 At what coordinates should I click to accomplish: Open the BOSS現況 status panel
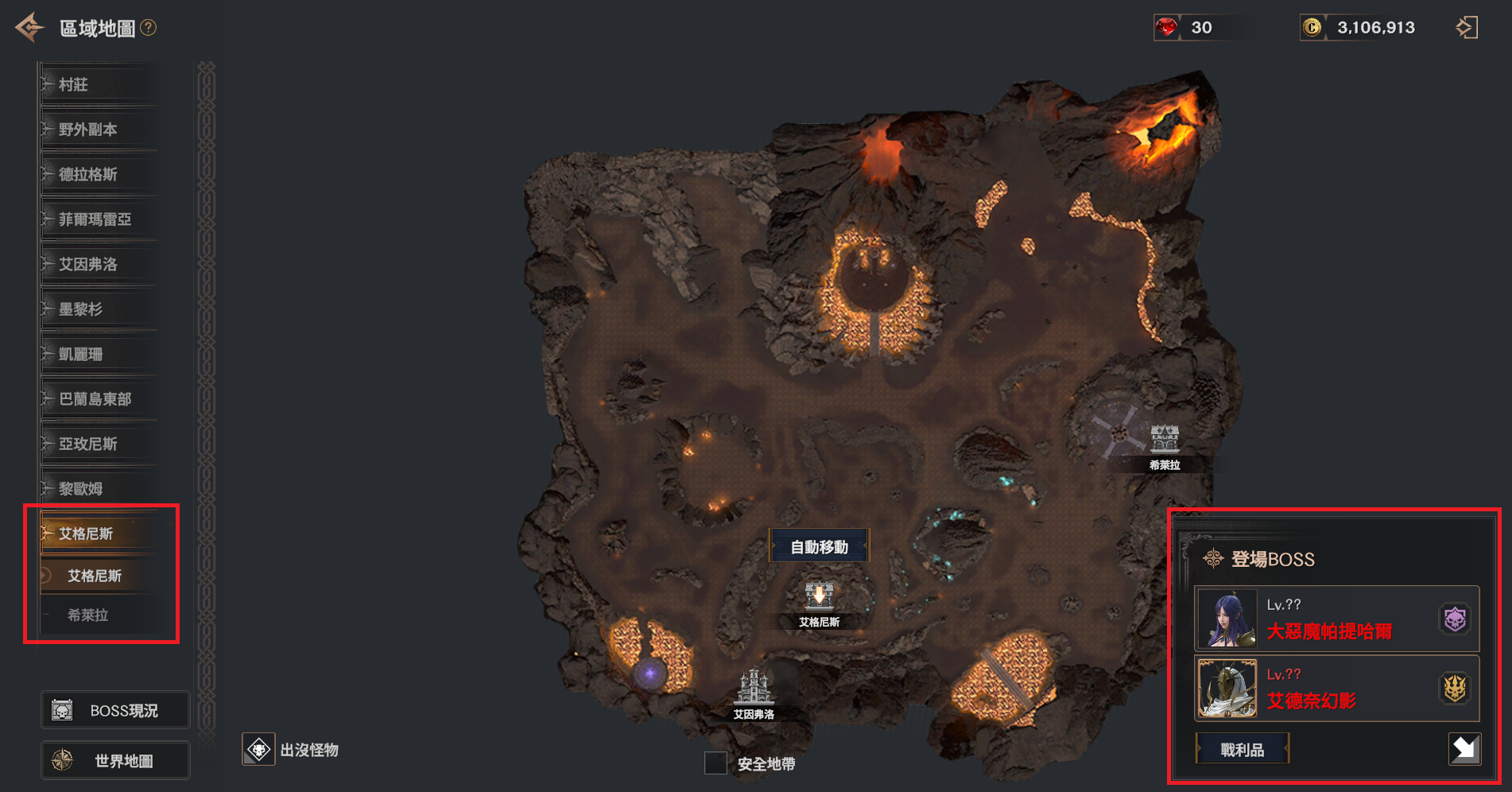[115, 710]
